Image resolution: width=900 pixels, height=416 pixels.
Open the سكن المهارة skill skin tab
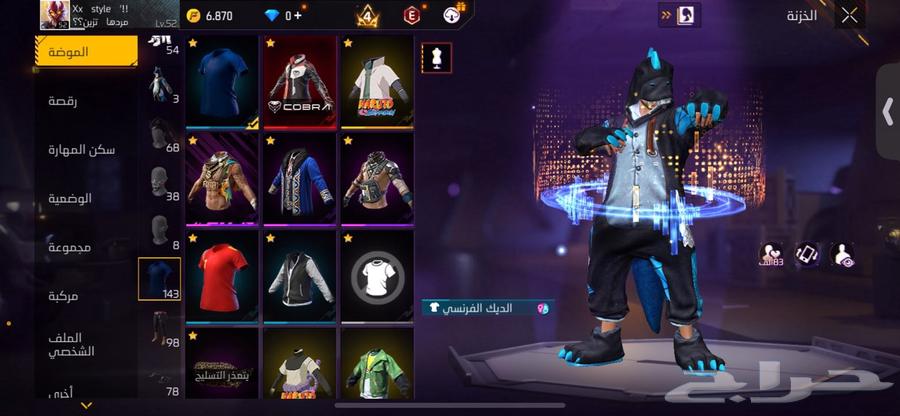80,149
